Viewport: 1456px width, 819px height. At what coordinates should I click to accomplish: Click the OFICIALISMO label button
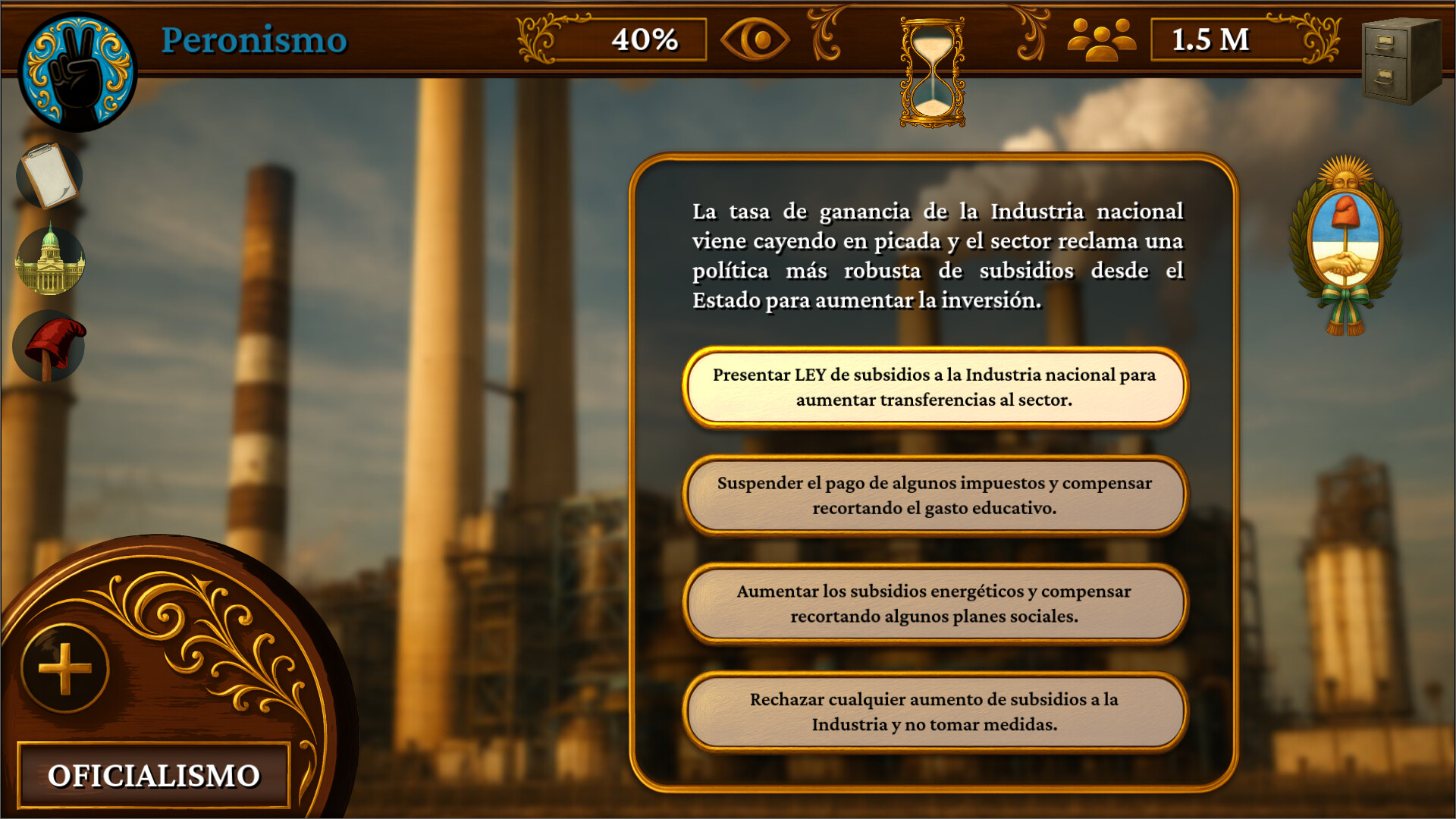[x=154, y=775]
